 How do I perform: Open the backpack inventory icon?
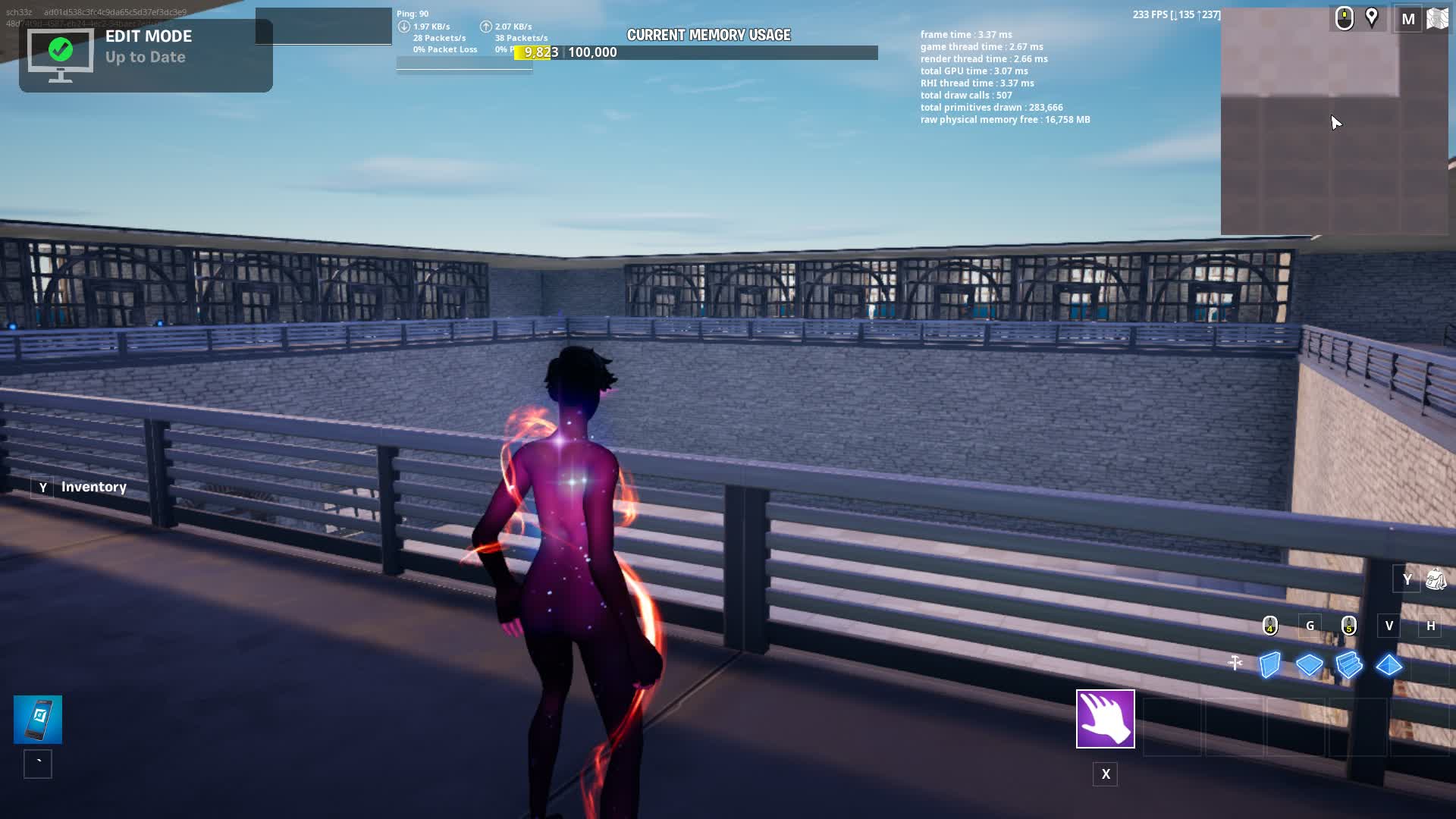click(1436, 580)
